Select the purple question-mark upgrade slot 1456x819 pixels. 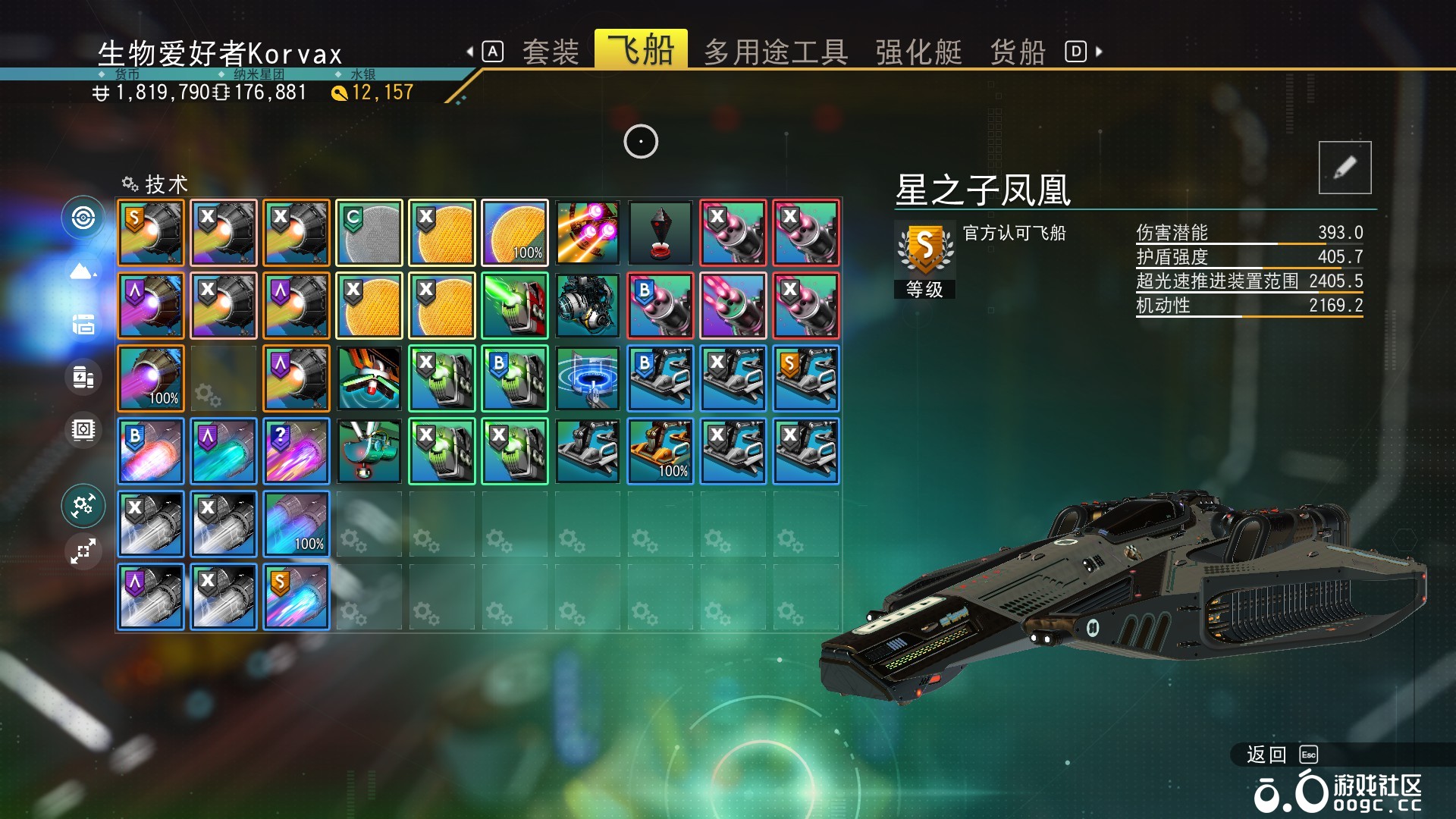pos(297,451)
